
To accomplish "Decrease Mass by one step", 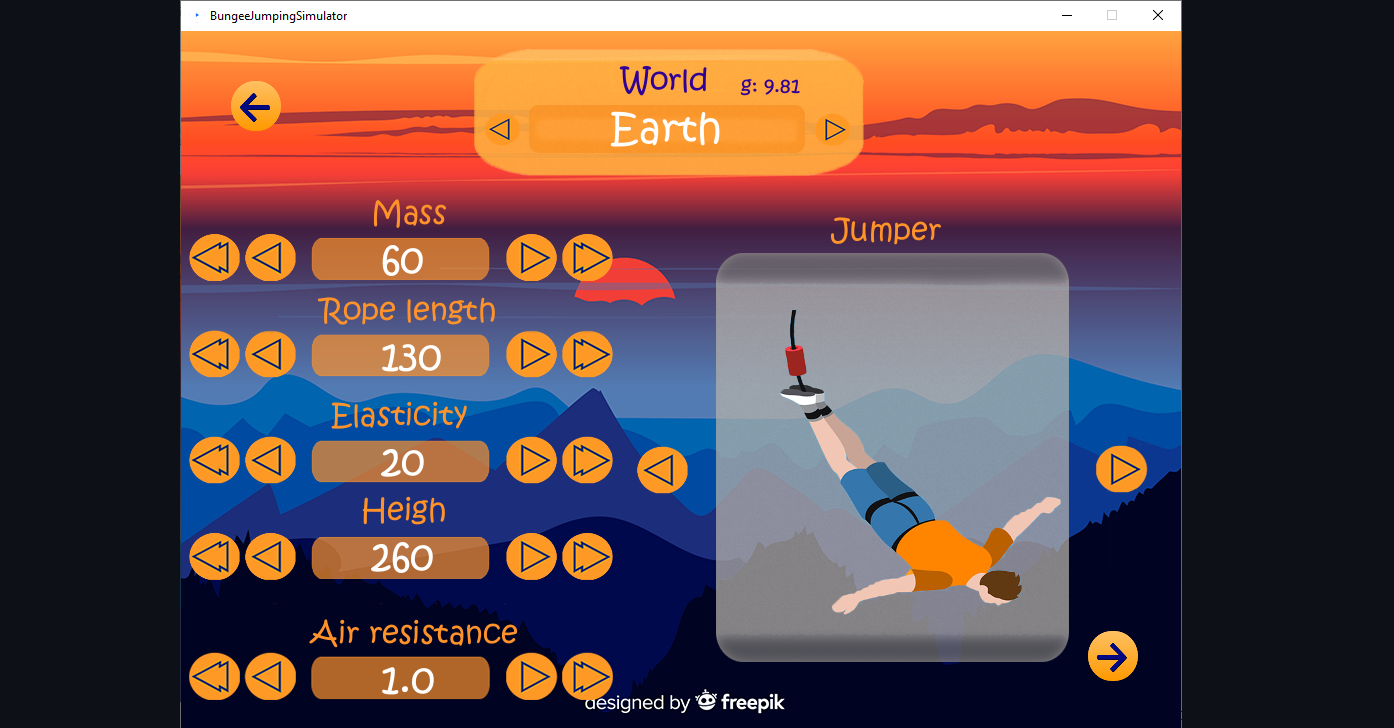I will pyautogui.click(x=271, y=257).
